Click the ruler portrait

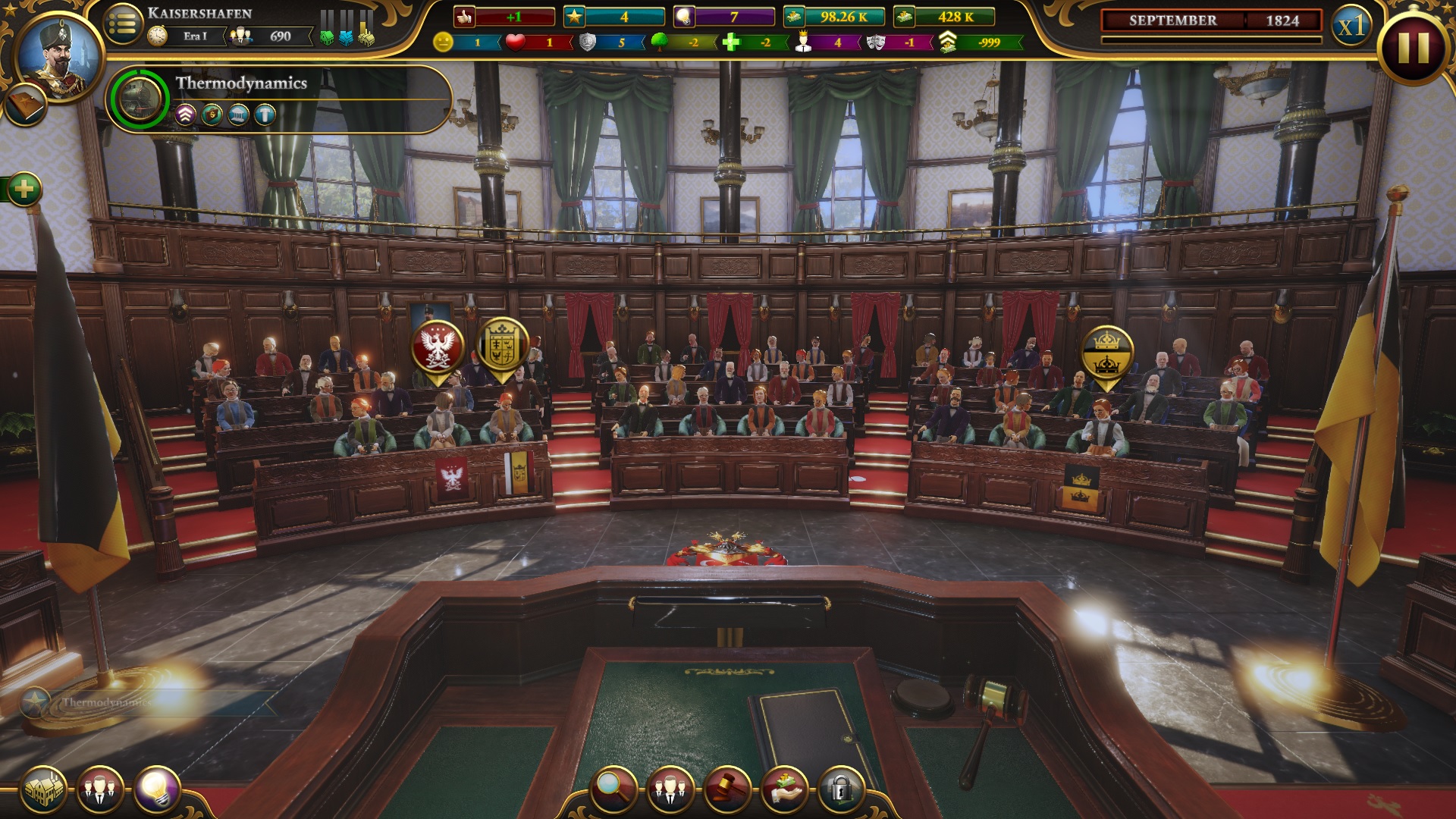point(58,55)
